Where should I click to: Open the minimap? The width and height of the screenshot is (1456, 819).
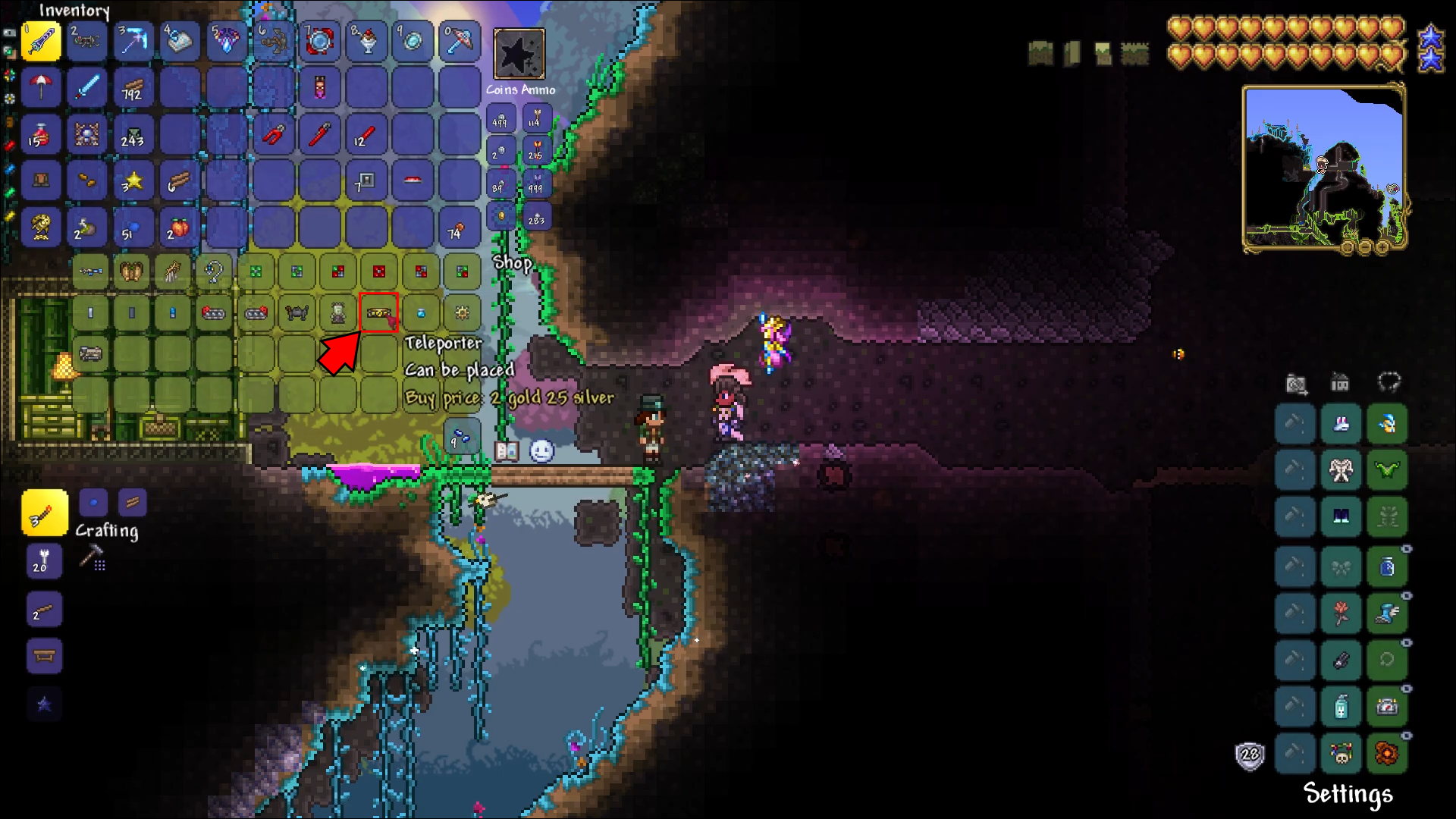click(x=1324, y=168)
